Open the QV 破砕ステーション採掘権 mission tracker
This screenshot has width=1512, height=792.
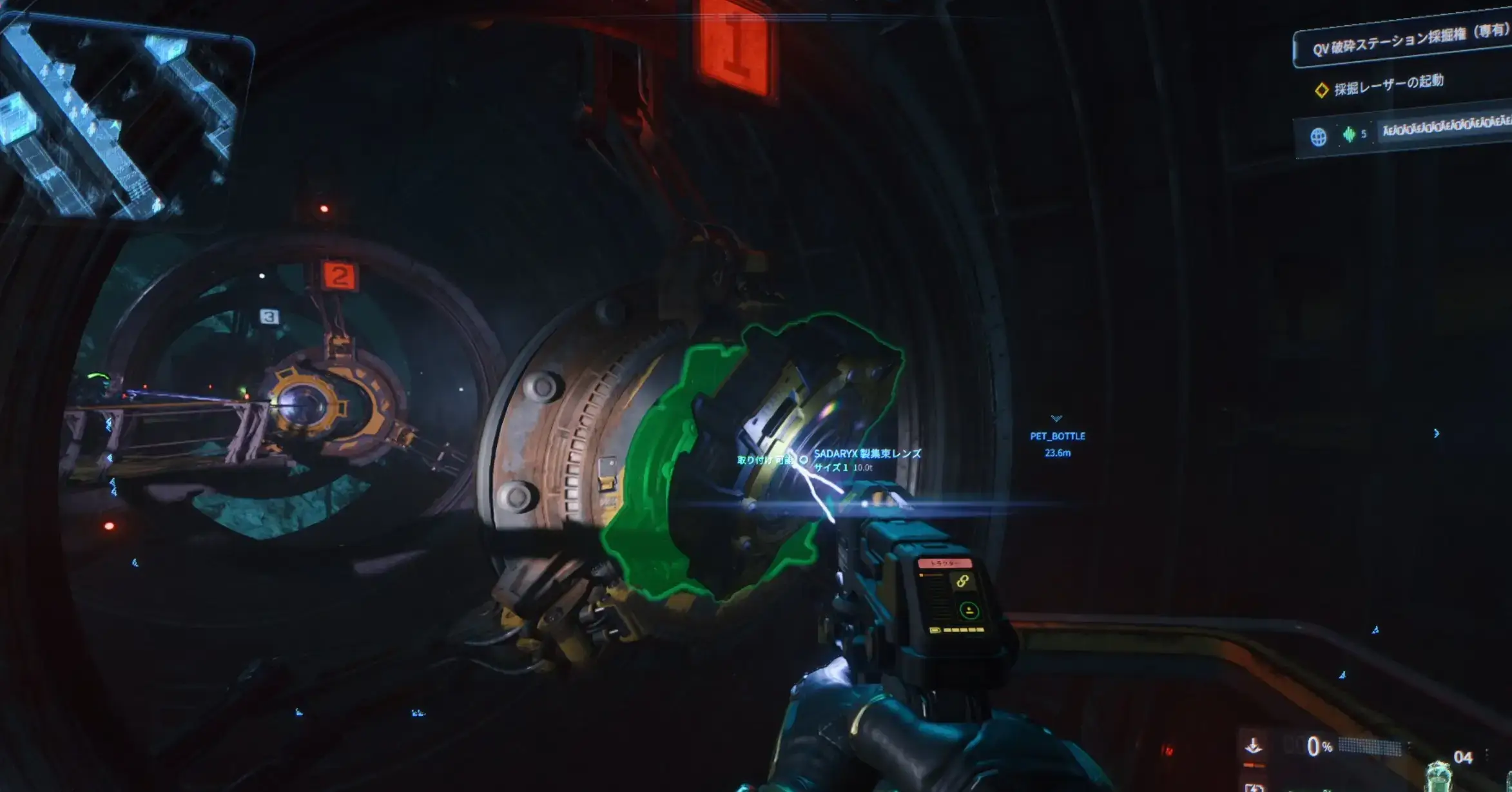point(1408,42)
